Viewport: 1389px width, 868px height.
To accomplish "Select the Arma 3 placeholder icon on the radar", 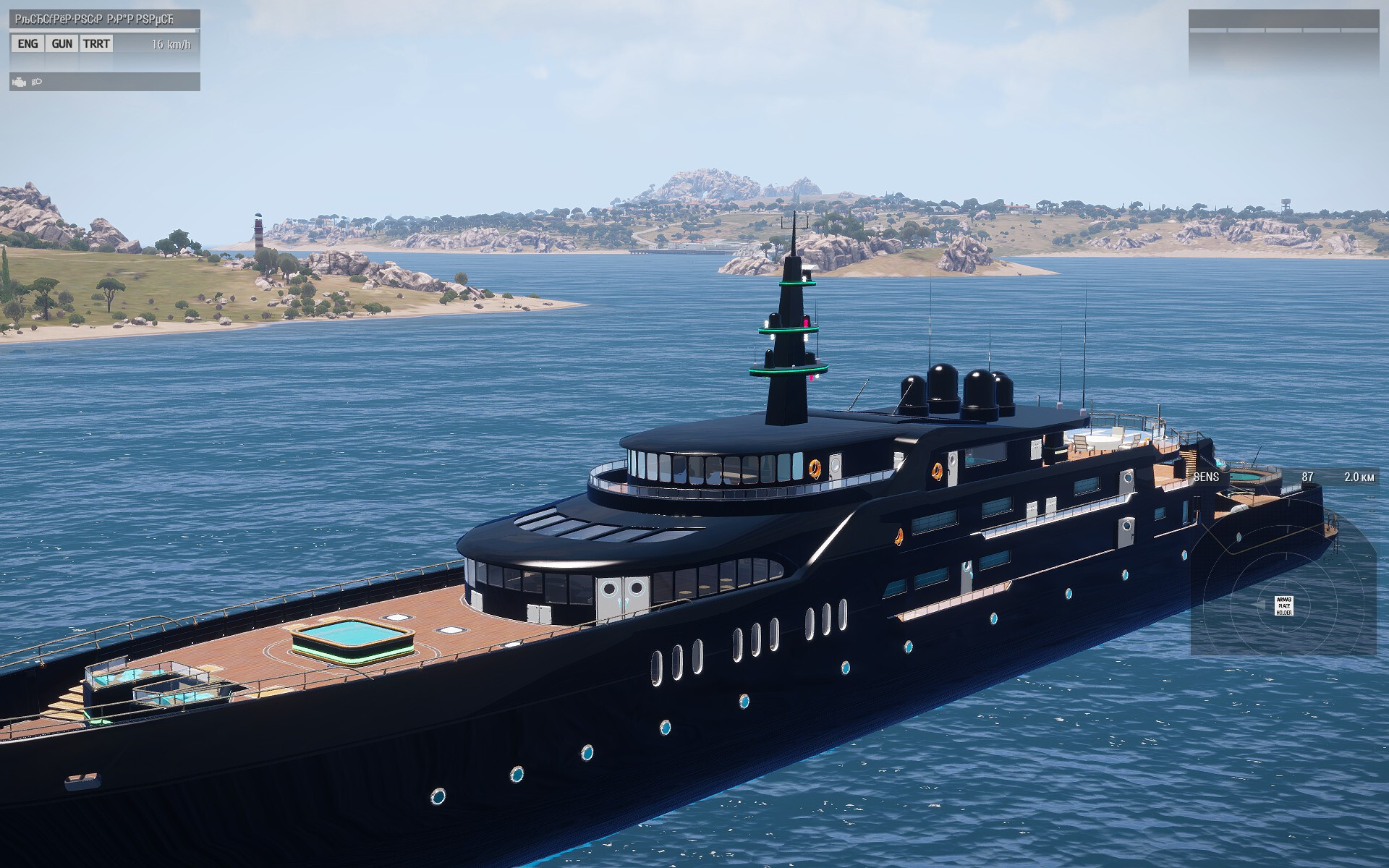I will point(1284,606).
